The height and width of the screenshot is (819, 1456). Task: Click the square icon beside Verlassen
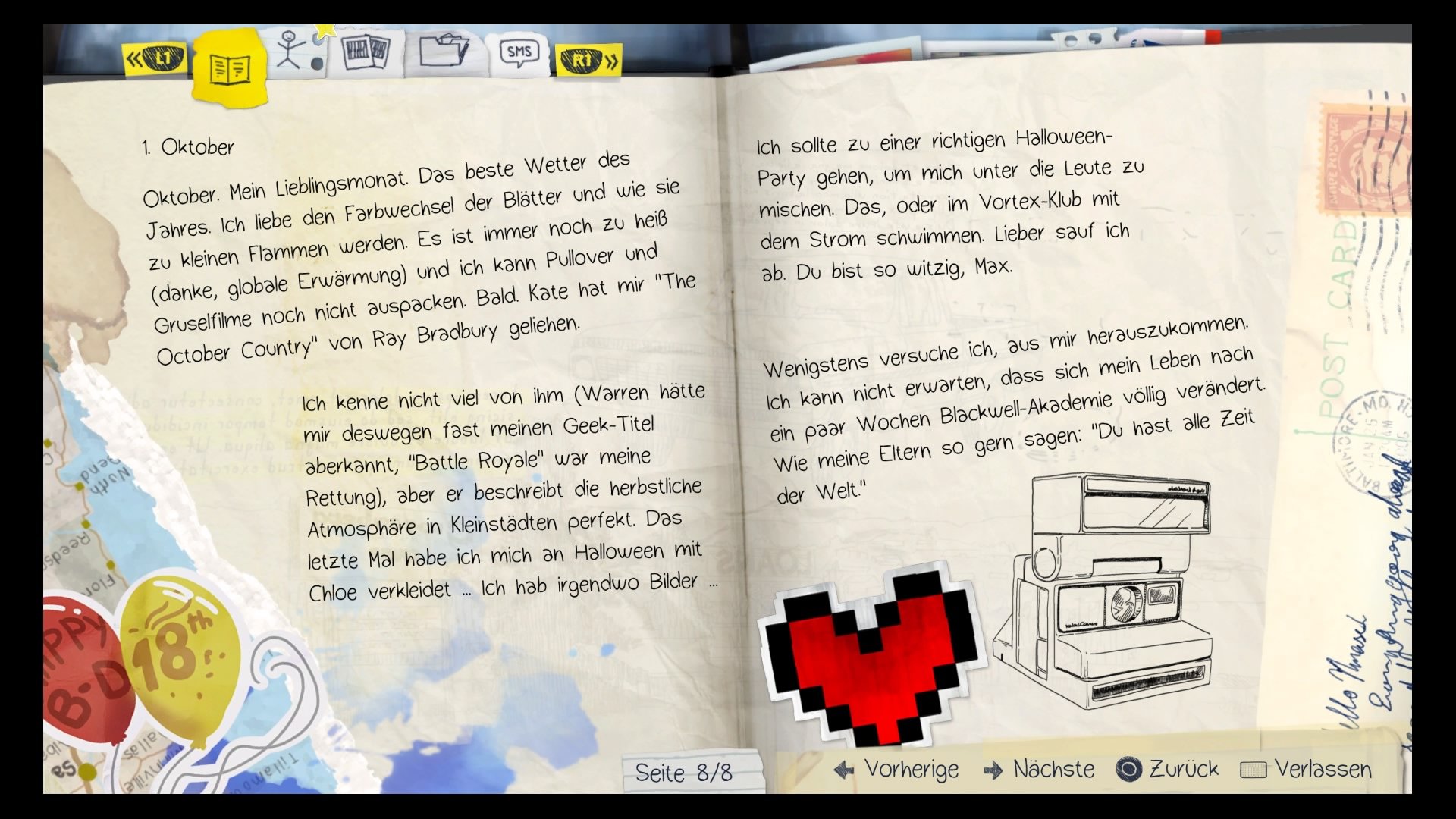(1255, 769)
